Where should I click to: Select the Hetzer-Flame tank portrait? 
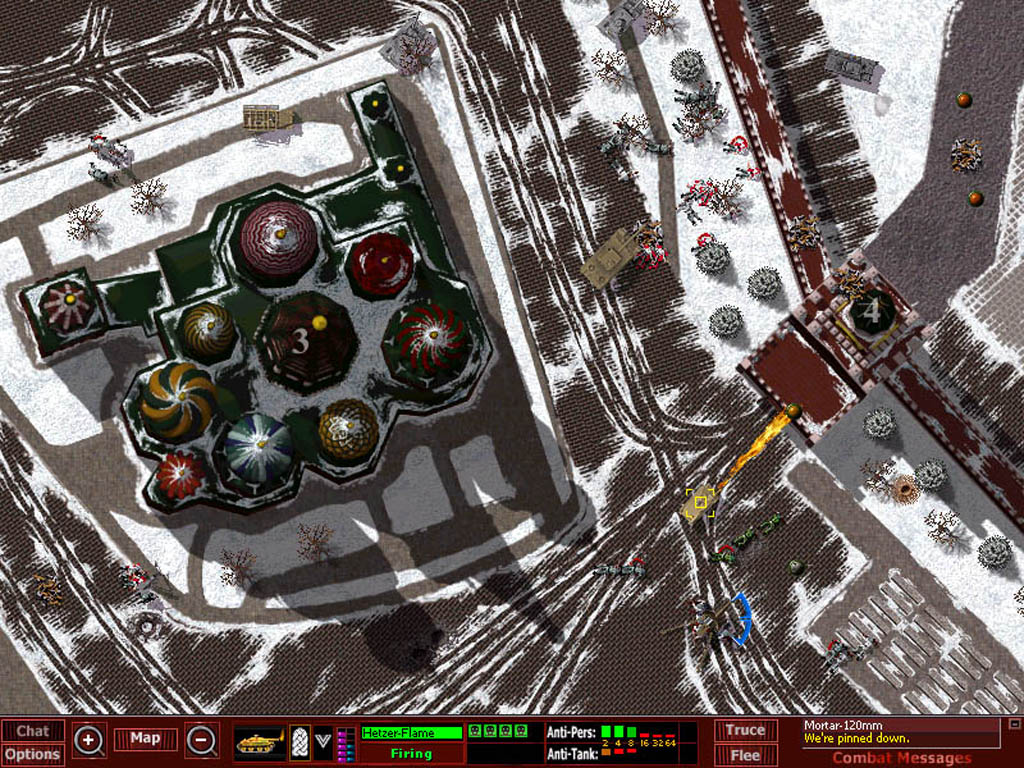tap(260, 742)
